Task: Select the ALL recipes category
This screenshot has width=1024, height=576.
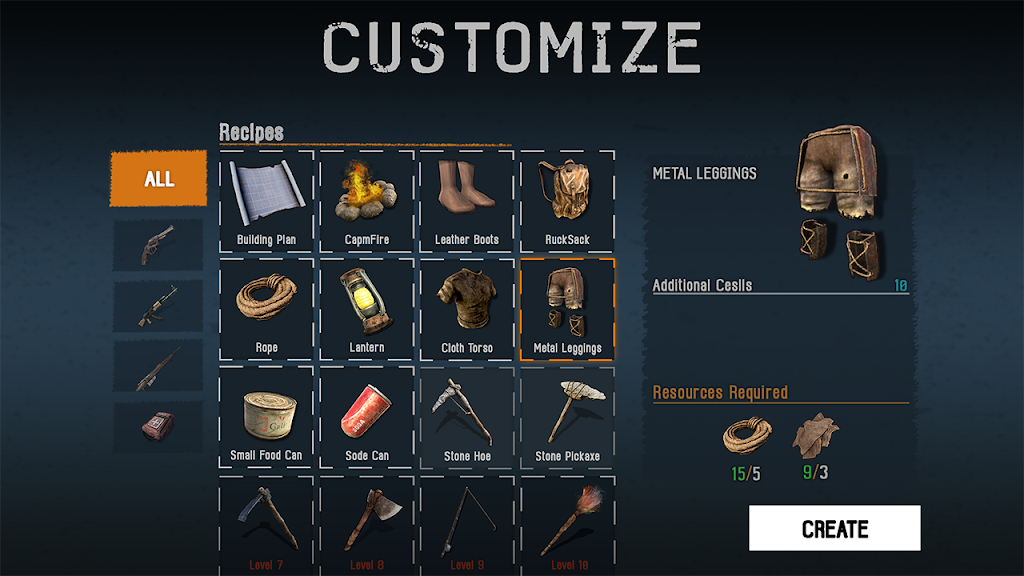Action: click(x=158, y=179)
